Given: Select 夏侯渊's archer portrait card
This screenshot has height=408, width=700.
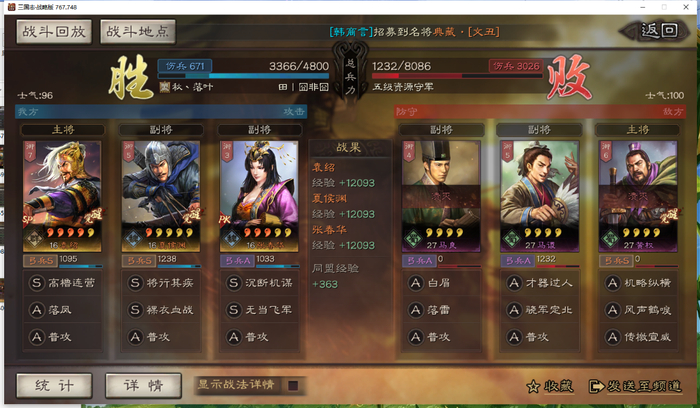Looking at the screenshot, I should [x=160, y=194].
